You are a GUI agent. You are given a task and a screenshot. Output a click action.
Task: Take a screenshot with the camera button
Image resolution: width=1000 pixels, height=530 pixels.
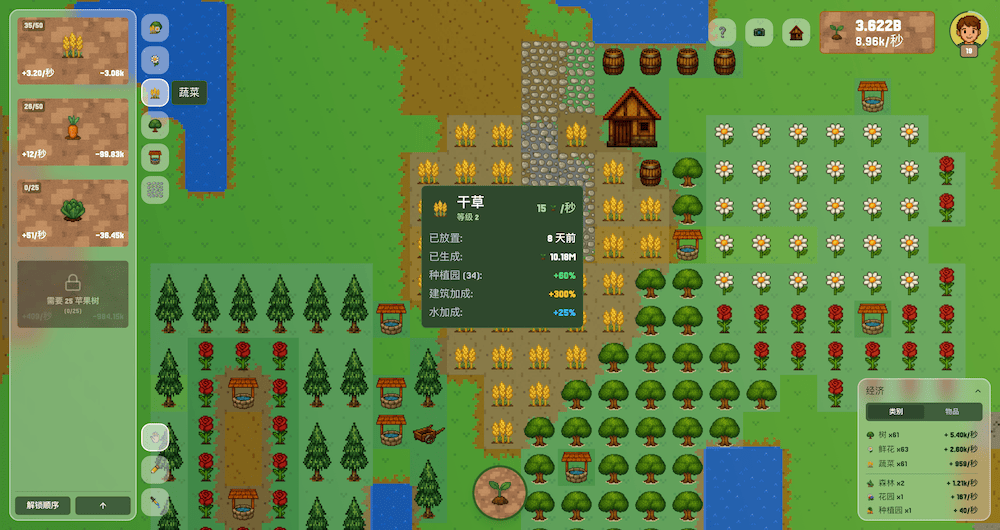(759, 32)
